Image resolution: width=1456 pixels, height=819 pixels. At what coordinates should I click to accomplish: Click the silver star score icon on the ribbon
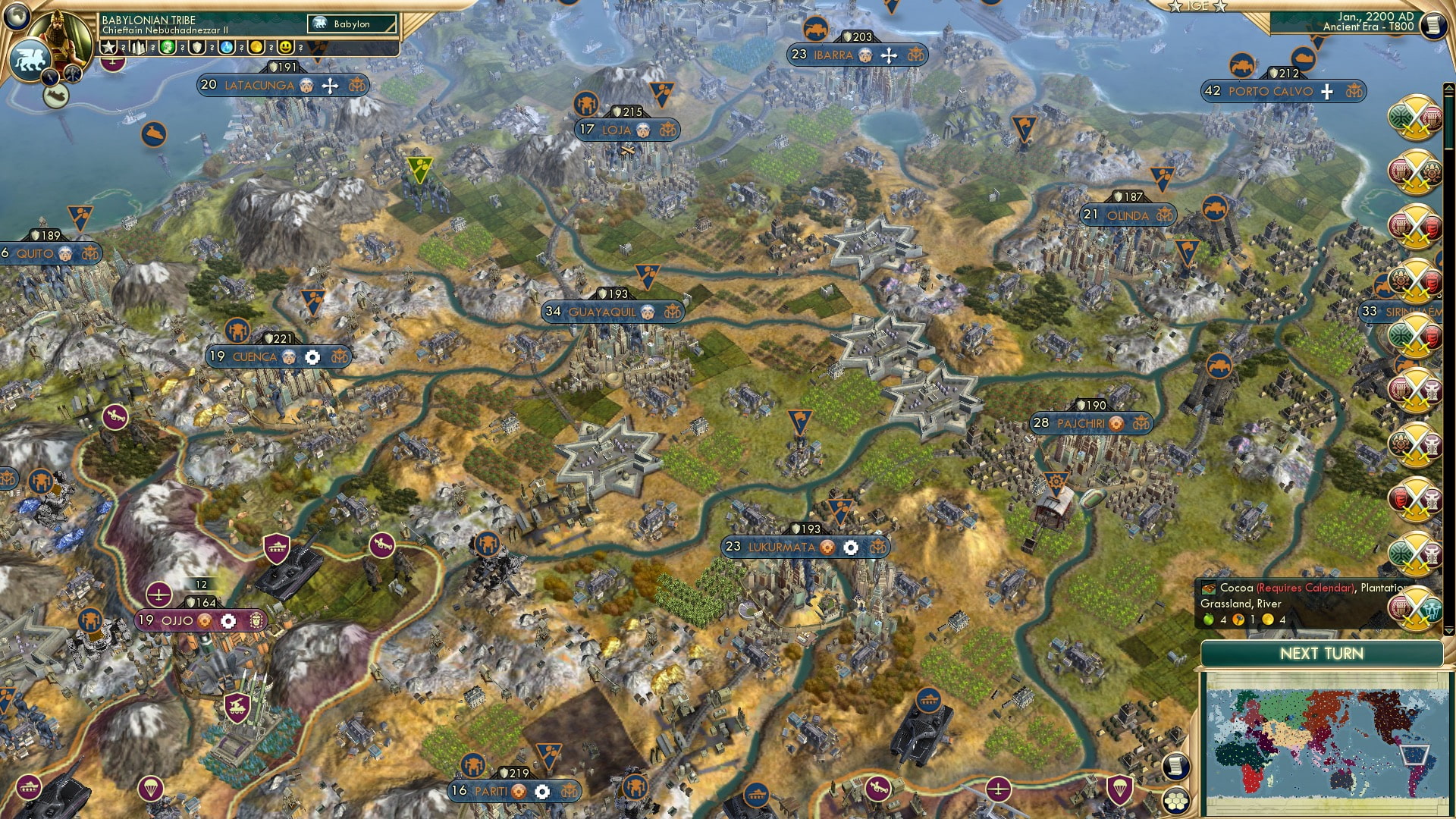pos(108,47)
